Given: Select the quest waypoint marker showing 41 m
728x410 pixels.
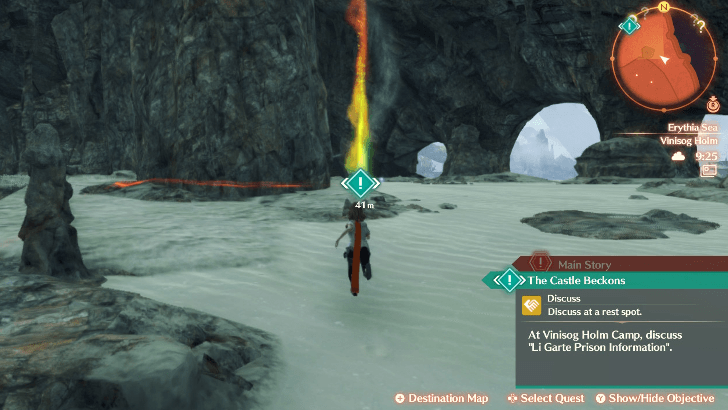Looking at the screenshot, I should (361, 183).
